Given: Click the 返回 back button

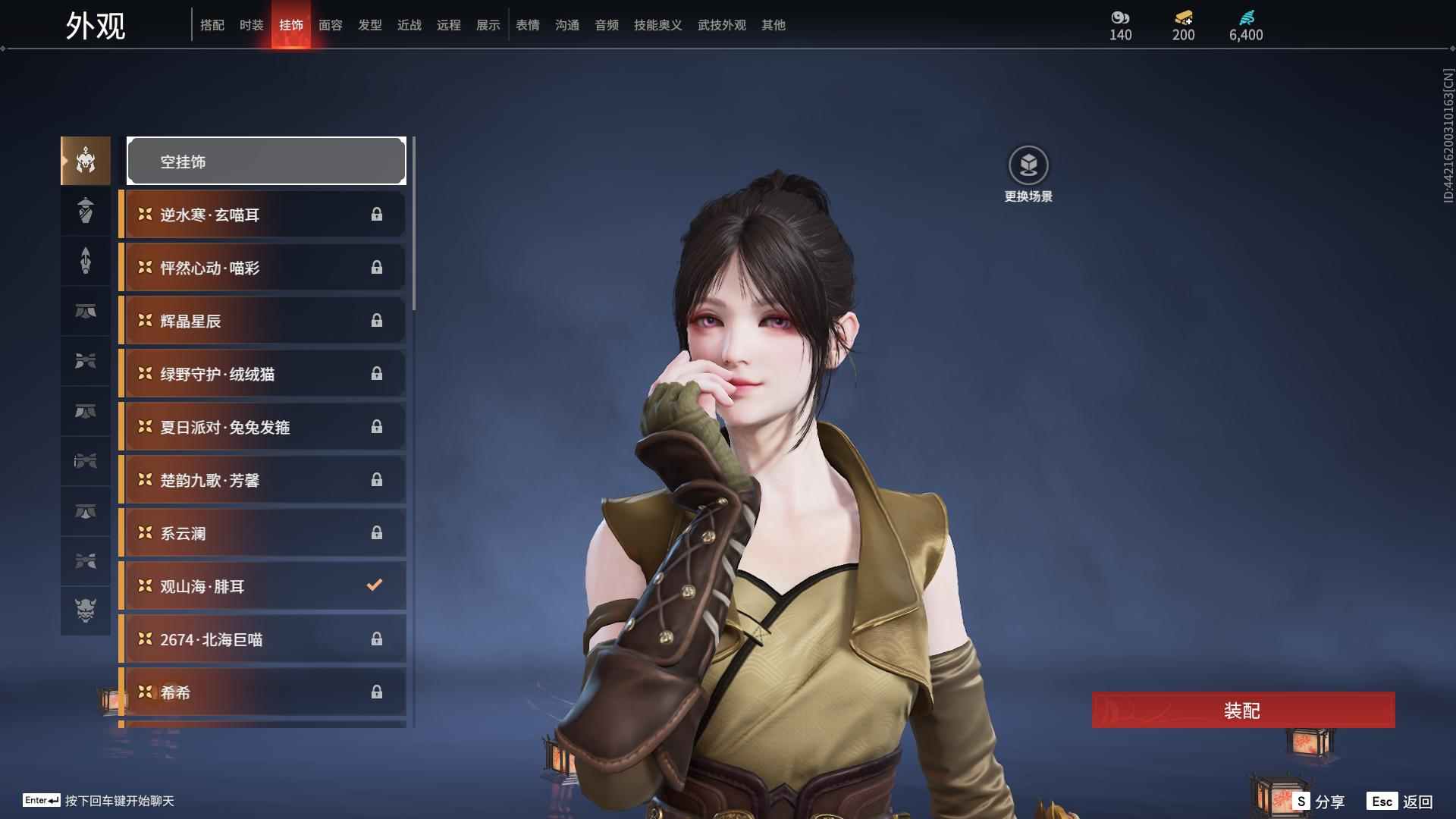Looking at the screenshot, I should point(1400,802).
